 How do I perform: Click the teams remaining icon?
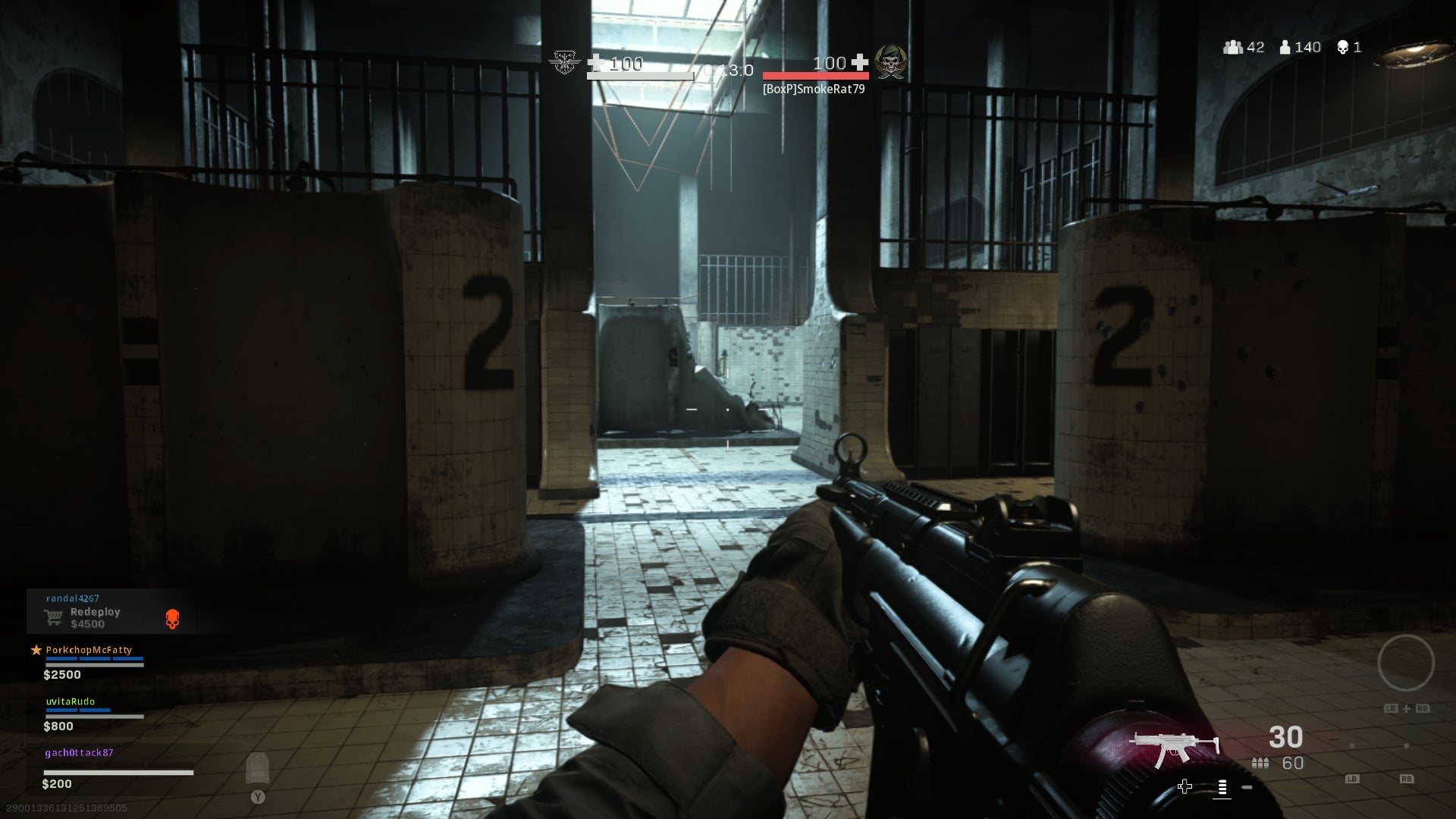(x=1233, y=47)
